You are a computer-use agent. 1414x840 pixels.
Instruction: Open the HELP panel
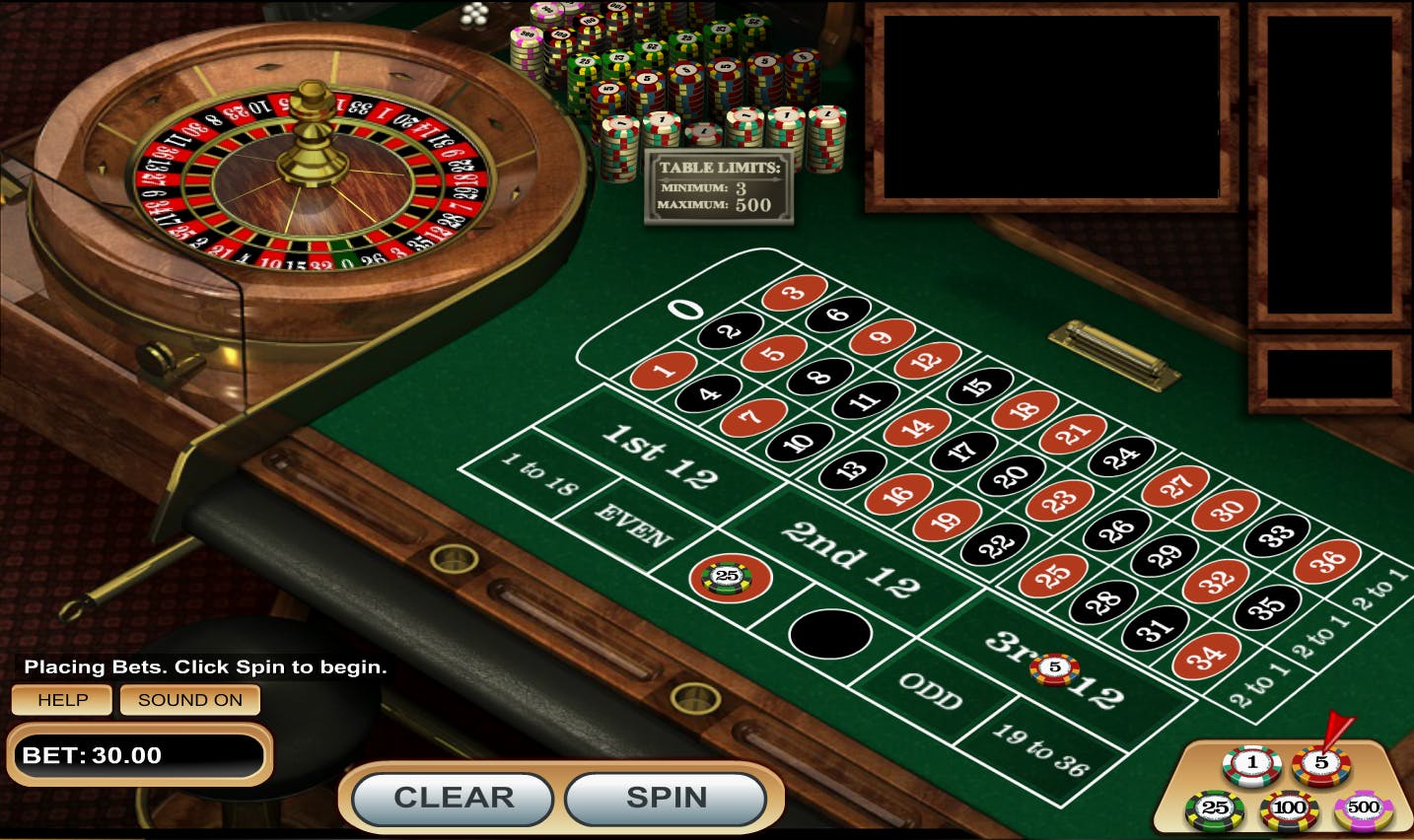click(61, 699)
